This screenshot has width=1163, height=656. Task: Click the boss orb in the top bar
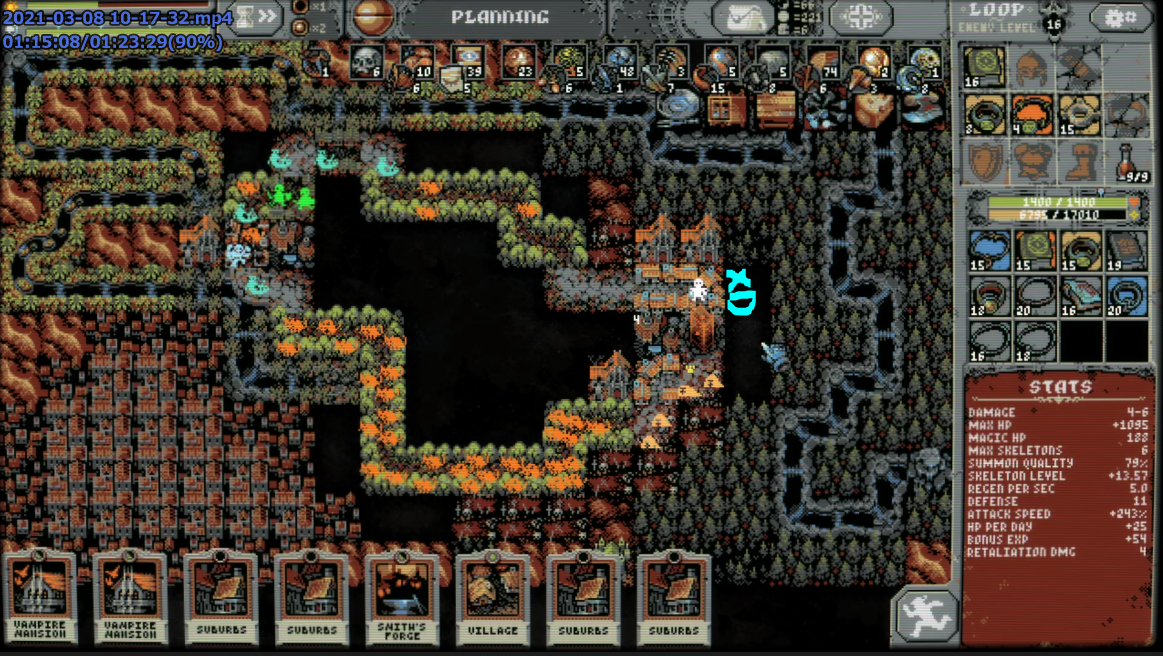pos(372,17)
